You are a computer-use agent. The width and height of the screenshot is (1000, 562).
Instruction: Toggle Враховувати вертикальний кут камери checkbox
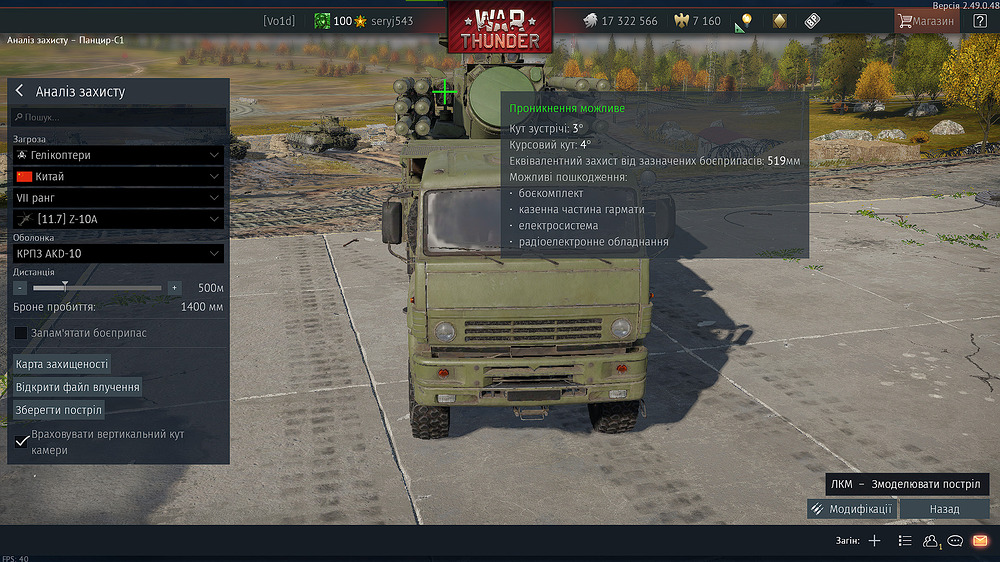[x=22, y=442]
